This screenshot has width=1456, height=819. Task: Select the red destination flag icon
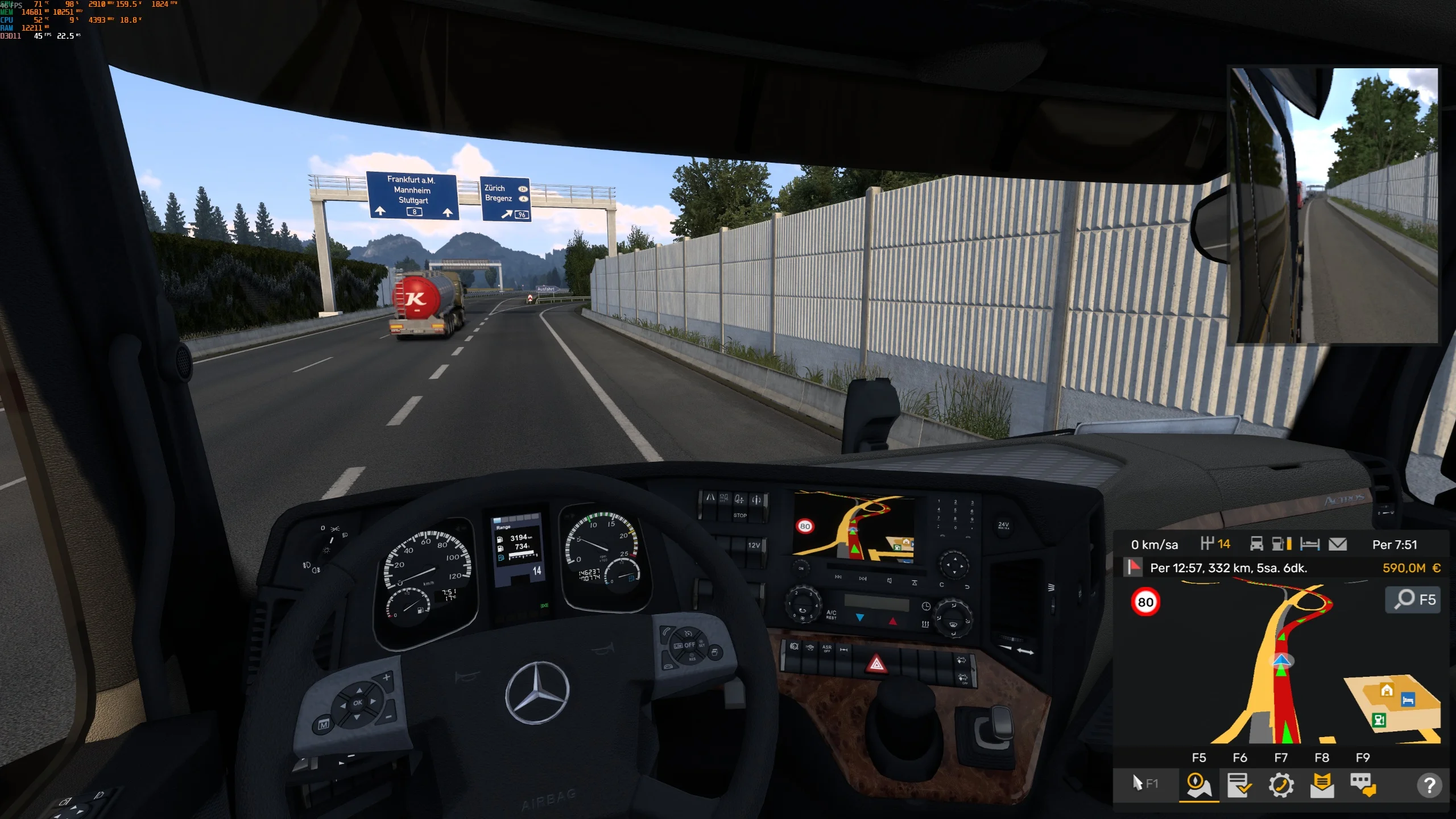[1134, 567]
